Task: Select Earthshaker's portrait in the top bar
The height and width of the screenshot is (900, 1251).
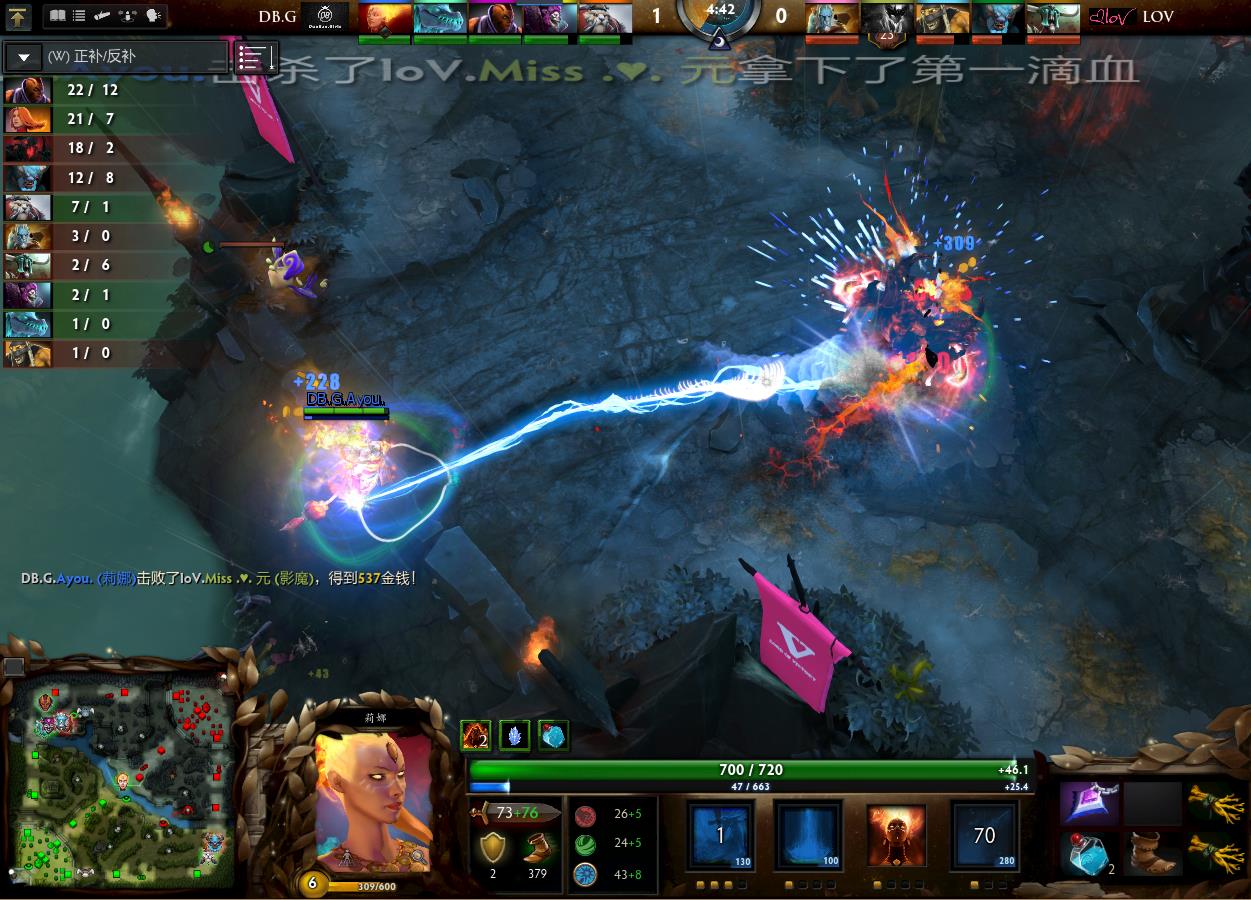Action: (x=941, y=18)
